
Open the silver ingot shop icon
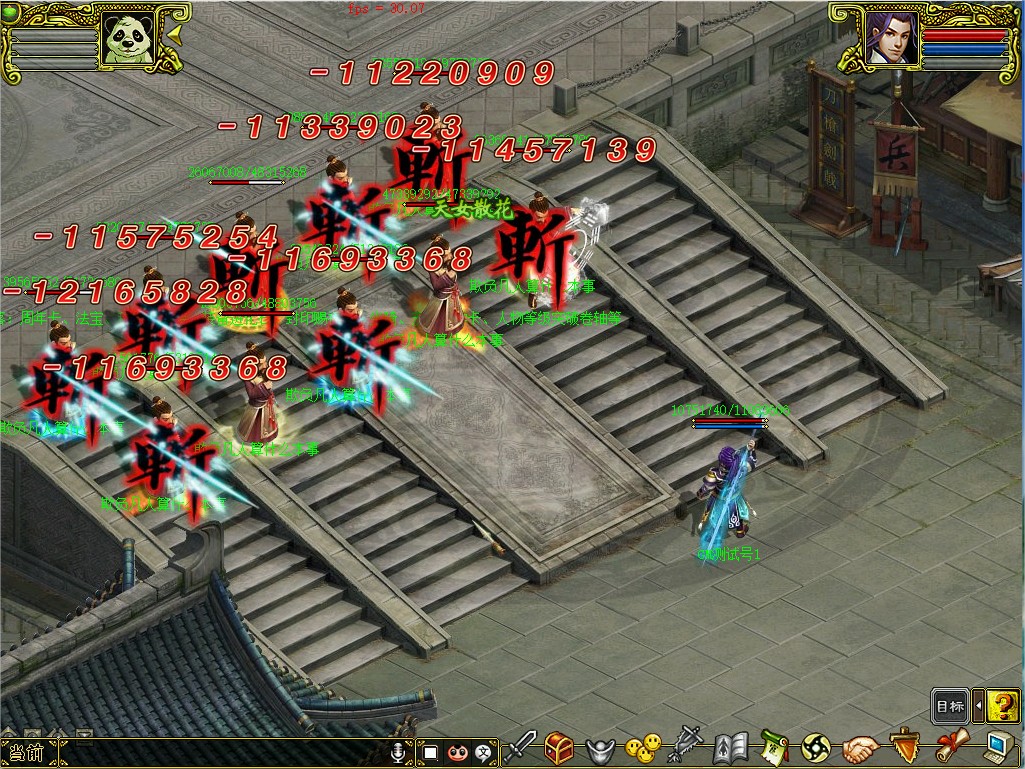point(600,747)
